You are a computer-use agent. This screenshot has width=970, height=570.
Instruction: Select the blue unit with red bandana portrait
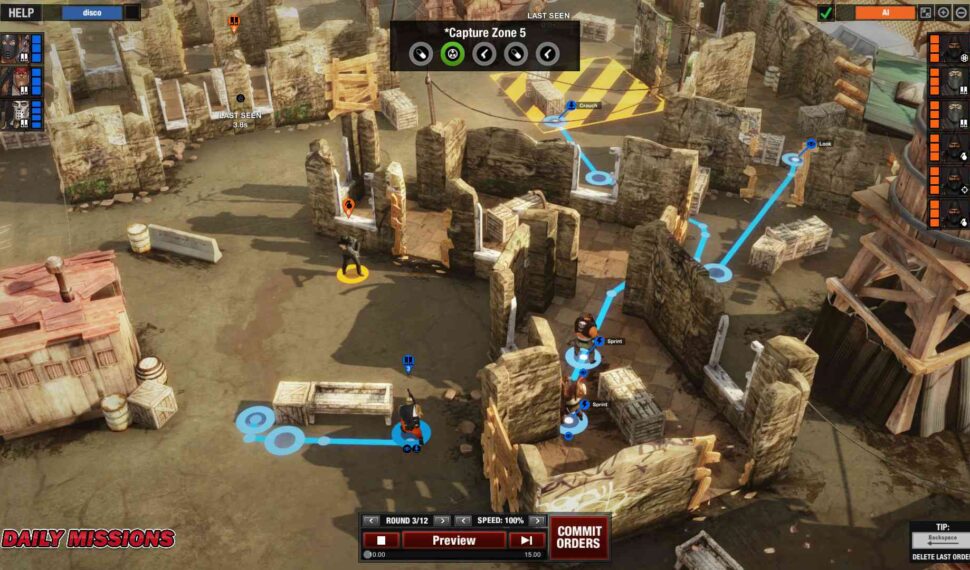15,80
